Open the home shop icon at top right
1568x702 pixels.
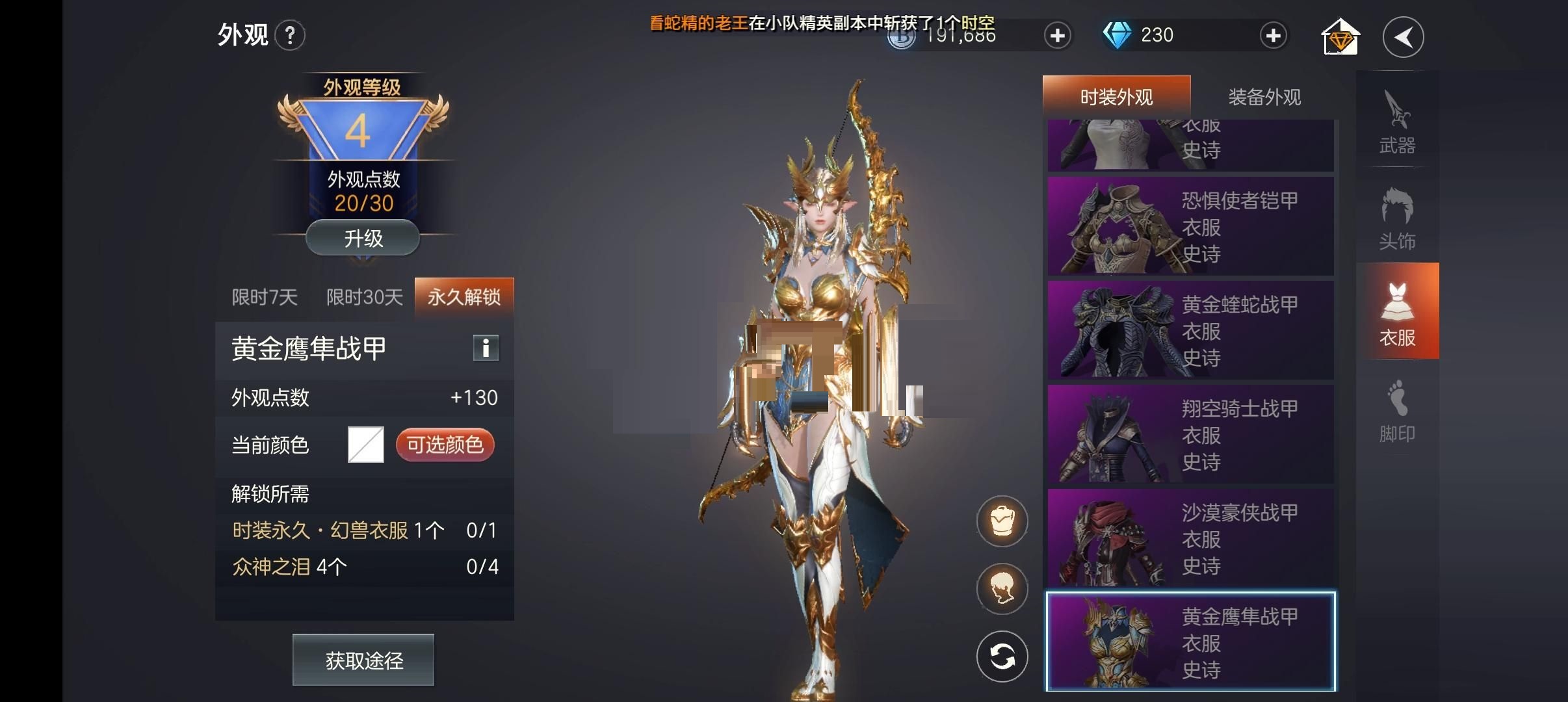pos(1341,36)
